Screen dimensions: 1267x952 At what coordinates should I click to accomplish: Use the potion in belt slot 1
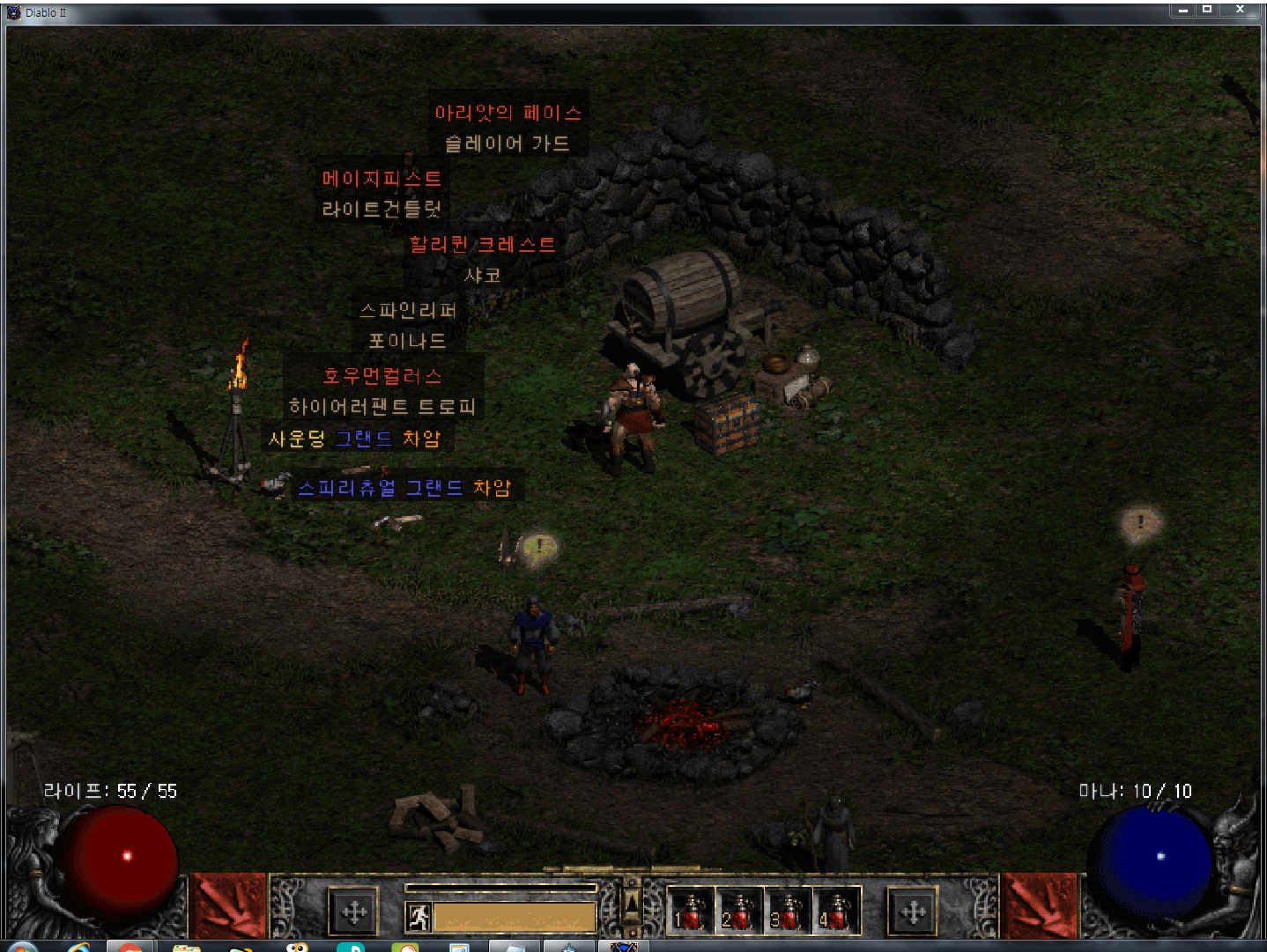pos(691,911)
